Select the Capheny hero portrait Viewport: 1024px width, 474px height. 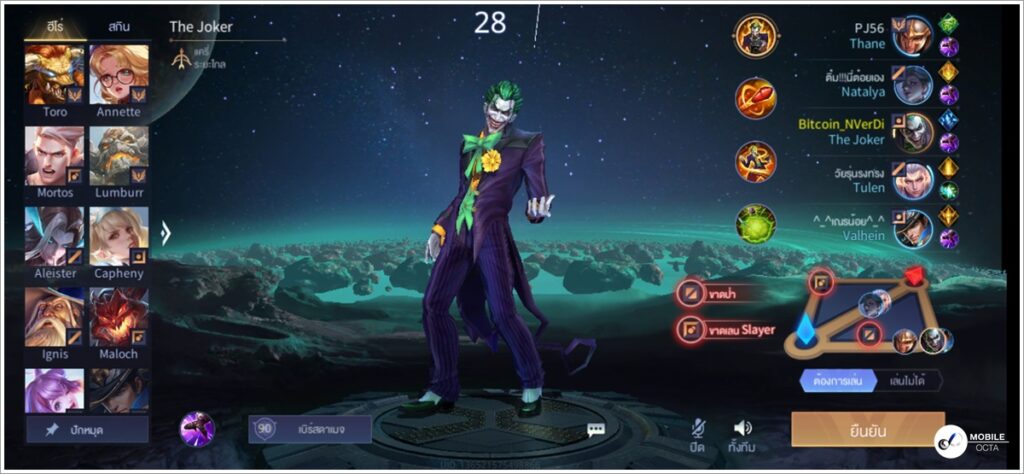[119, 237]
